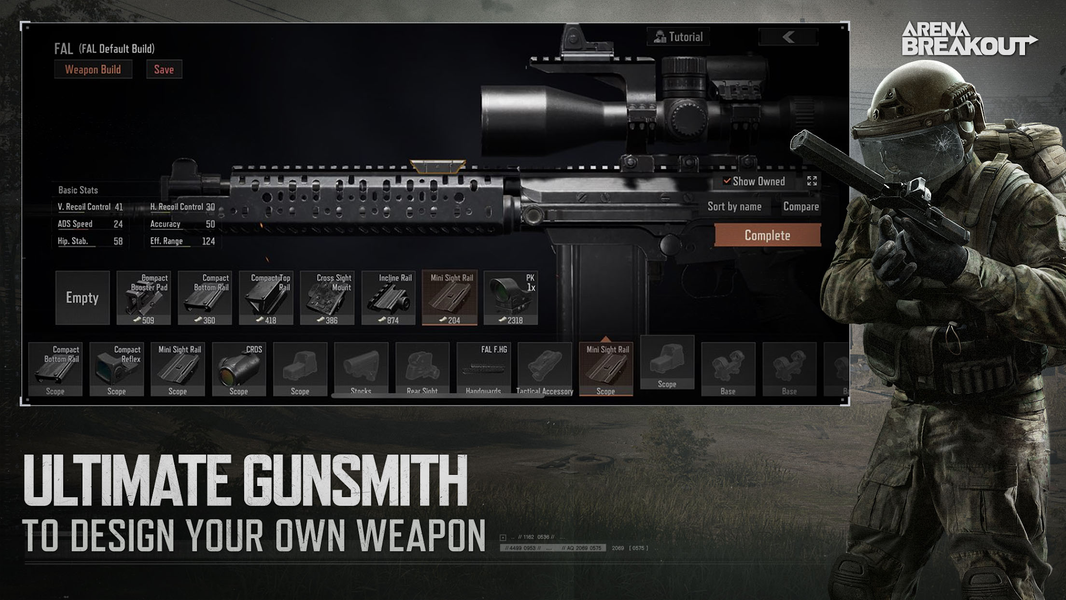Open the Sort by name dropdown
Screen dimensions: 1066x600
[x=734, y=207]
